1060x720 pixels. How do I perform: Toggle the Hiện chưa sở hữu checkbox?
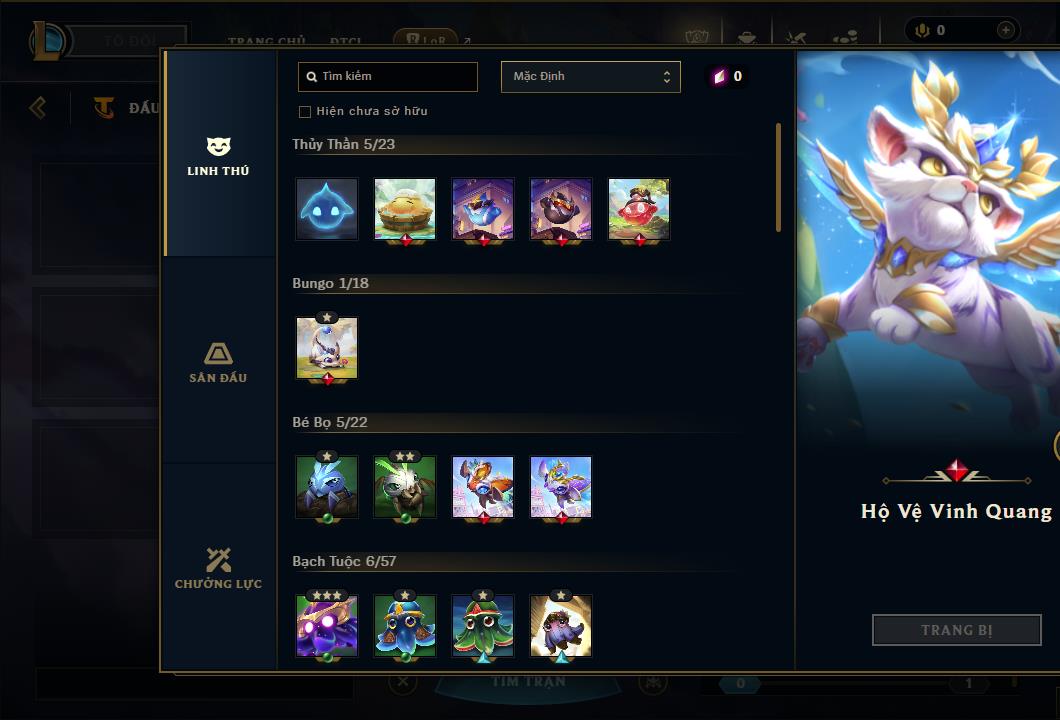coord(305,111)
